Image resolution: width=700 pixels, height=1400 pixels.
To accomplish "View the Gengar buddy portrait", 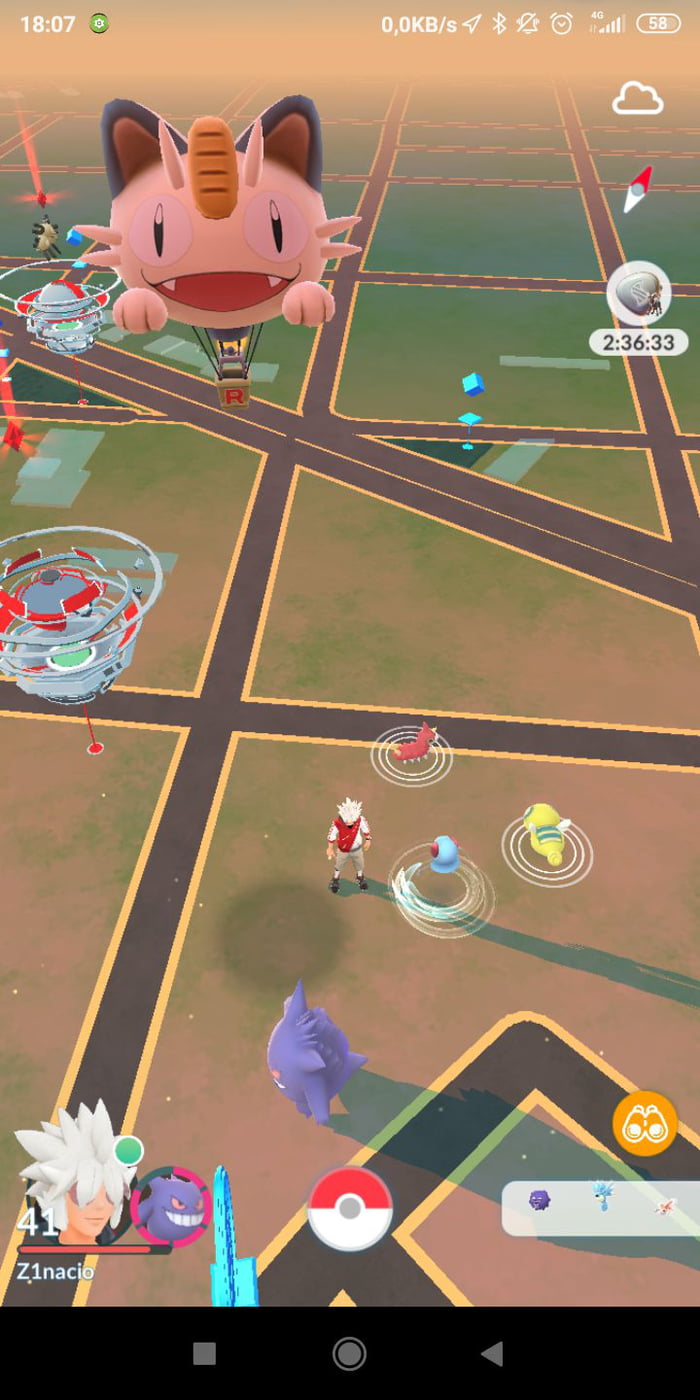I will point(170,1205).
